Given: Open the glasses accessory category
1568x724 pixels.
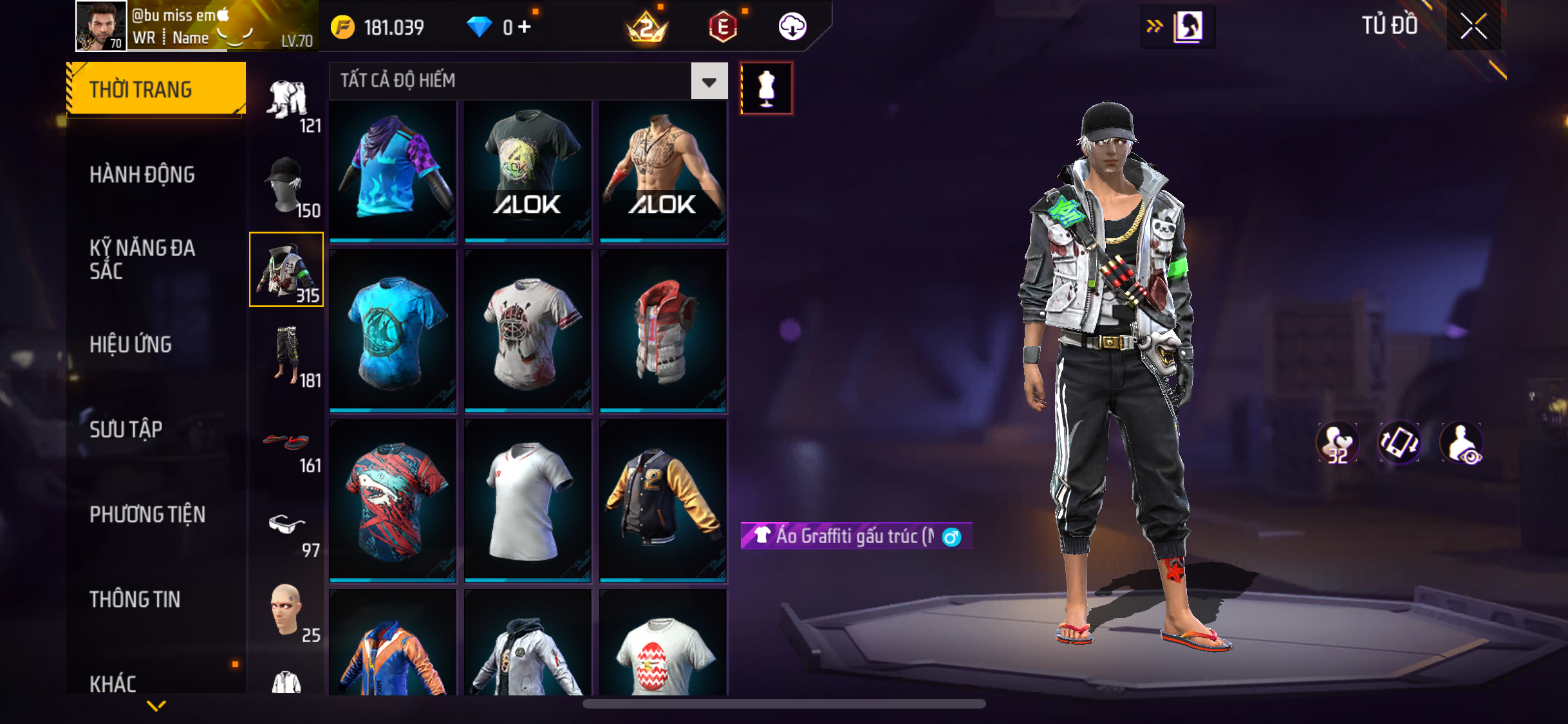Looking at the screenshot, I should [x=286, y=528].
